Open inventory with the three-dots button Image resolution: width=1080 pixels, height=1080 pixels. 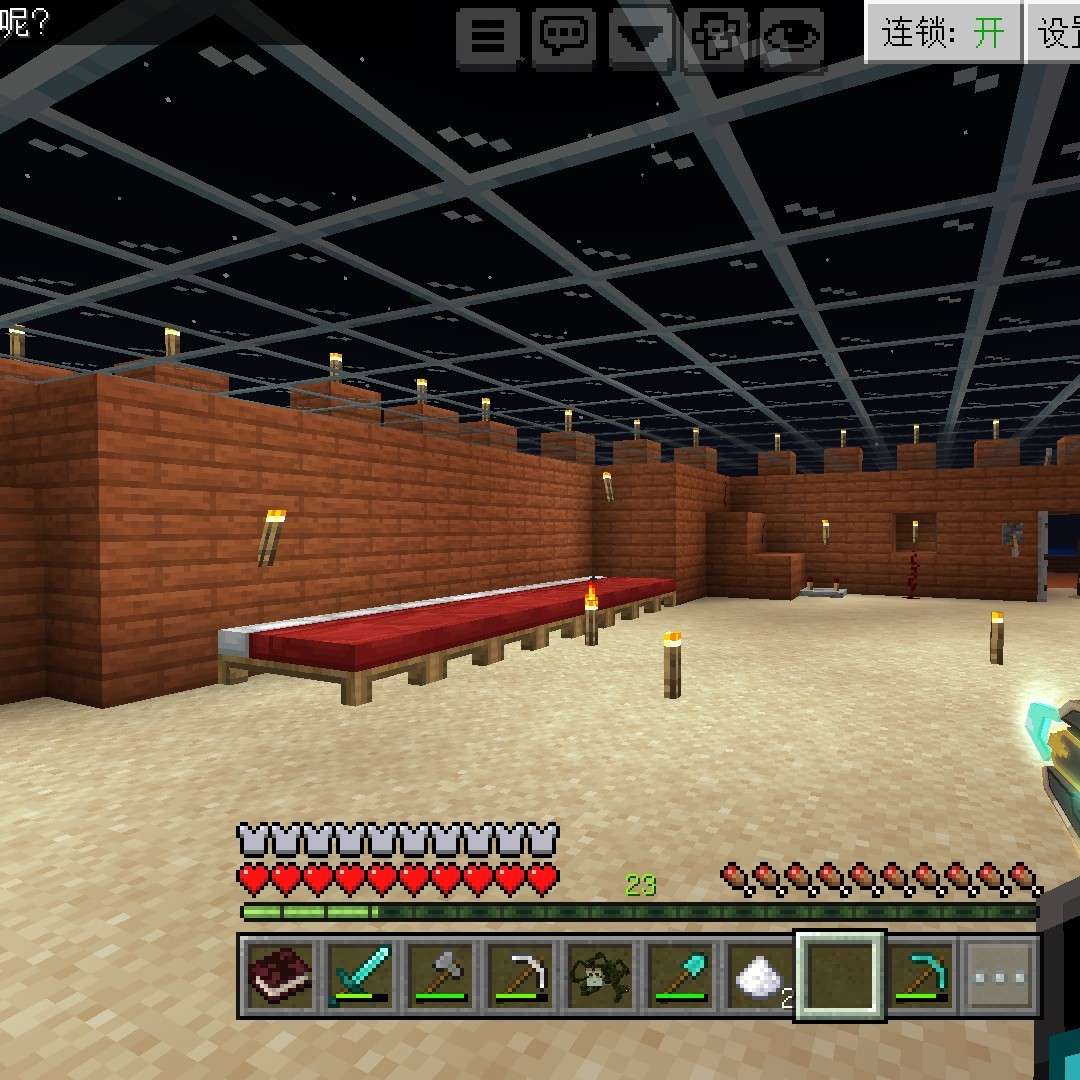pyautogui.click(x=1000, y=975)
